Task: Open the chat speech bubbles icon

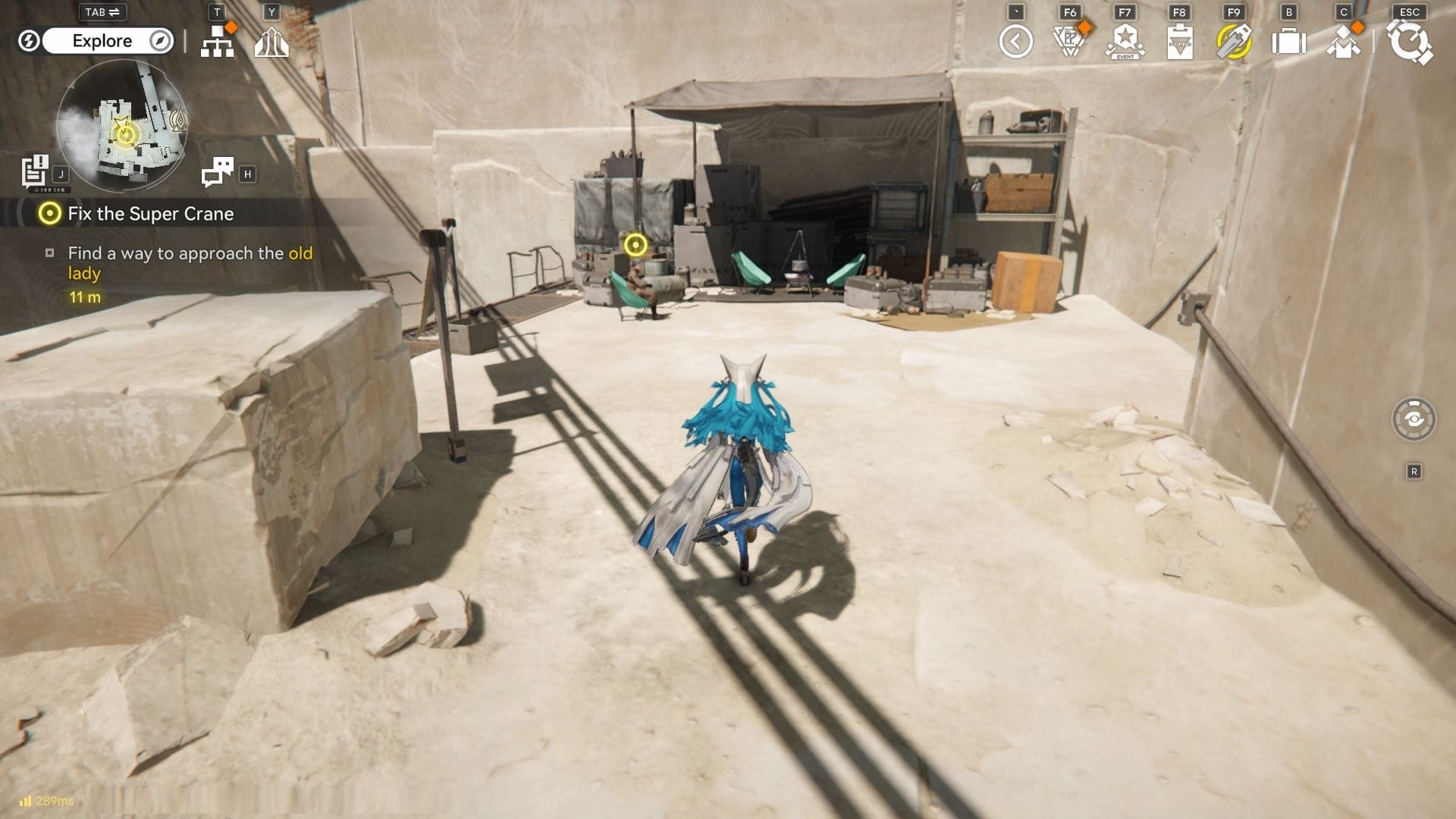Action: pos(218,172)
